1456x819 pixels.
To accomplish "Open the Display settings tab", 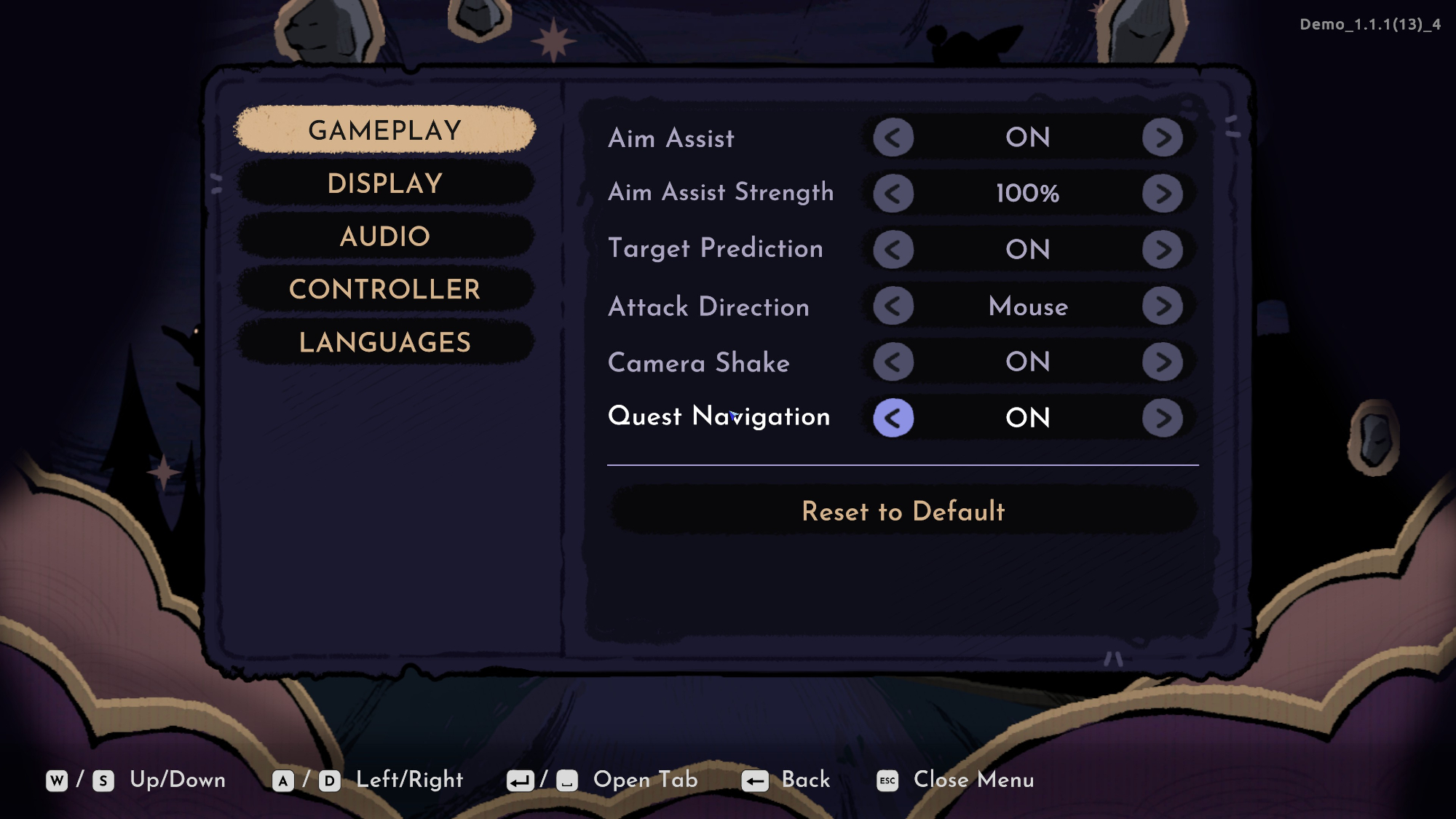I will click(x=385, y=183).
